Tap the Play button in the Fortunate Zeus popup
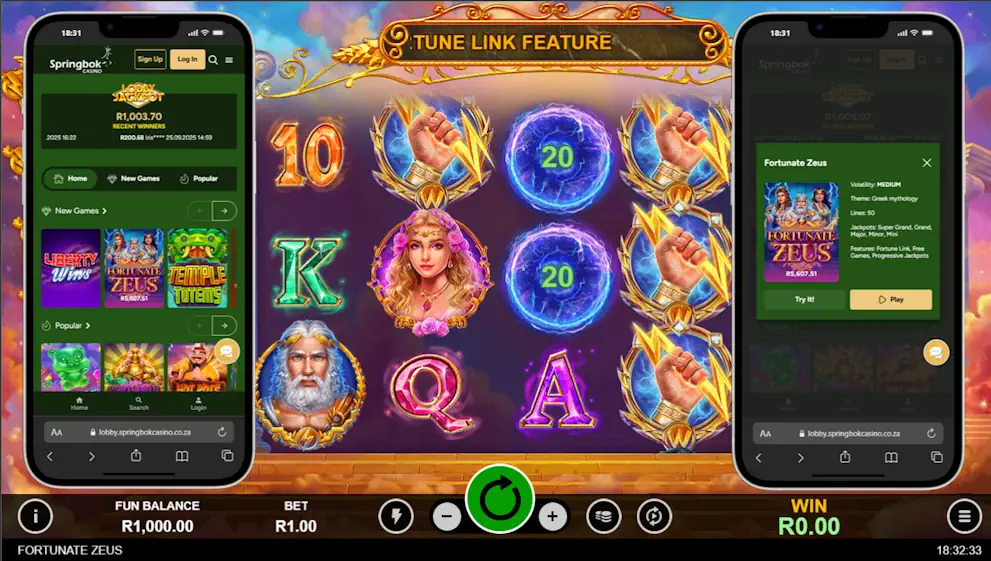The height and width of the screenshot is (561, 991). [x=890, y=300]
